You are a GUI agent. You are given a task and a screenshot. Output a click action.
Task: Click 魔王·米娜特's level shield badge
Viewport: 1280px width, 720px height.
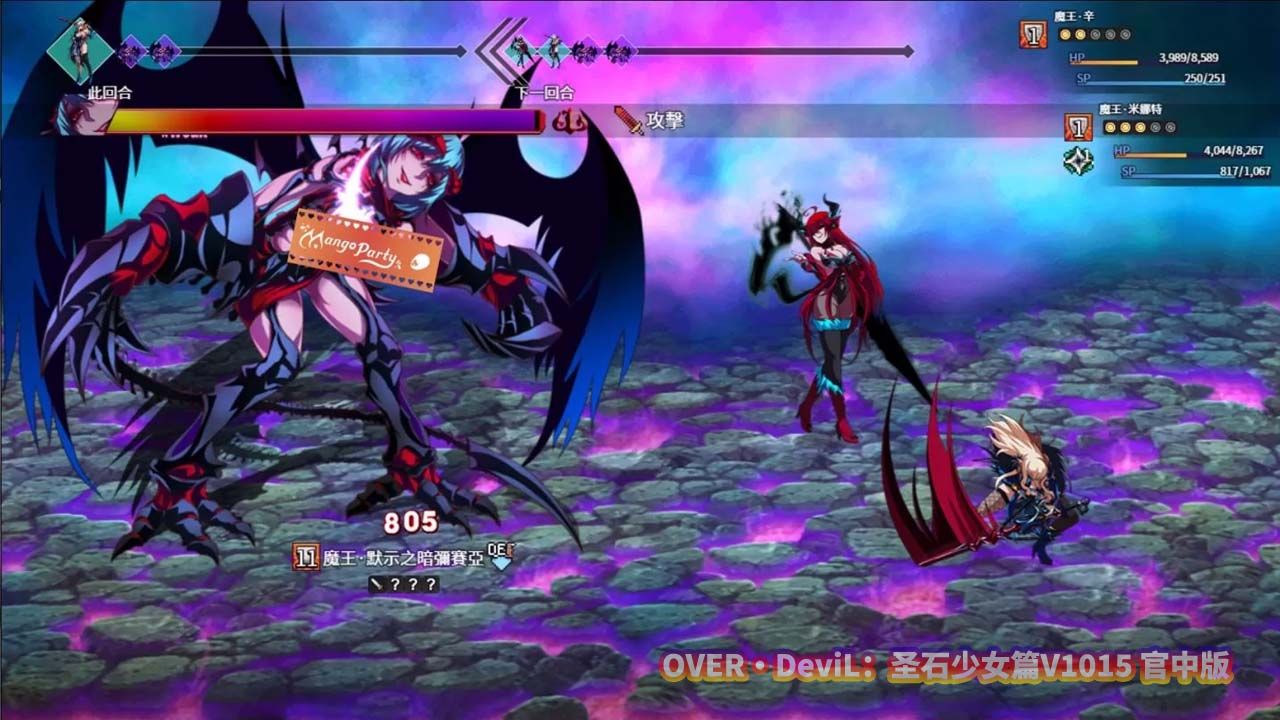1078,128
